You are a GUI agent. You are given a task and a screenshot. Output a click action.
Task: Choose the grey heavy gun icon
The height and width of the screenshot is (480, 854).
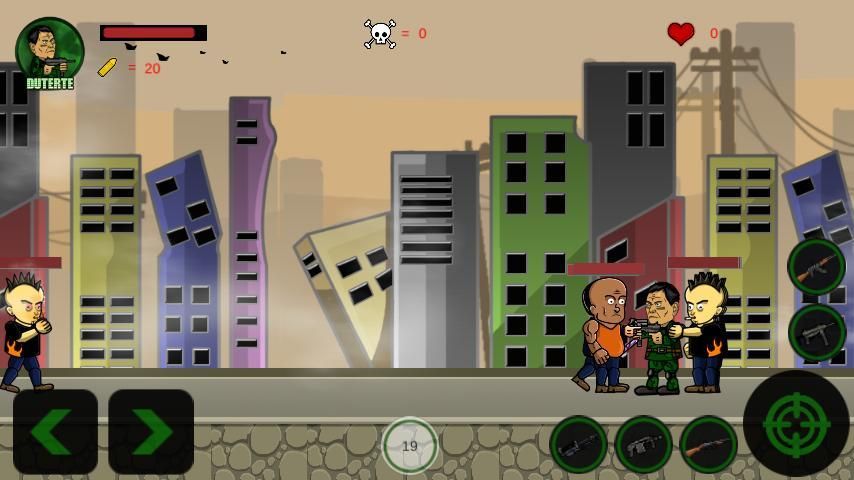(643, 445)
